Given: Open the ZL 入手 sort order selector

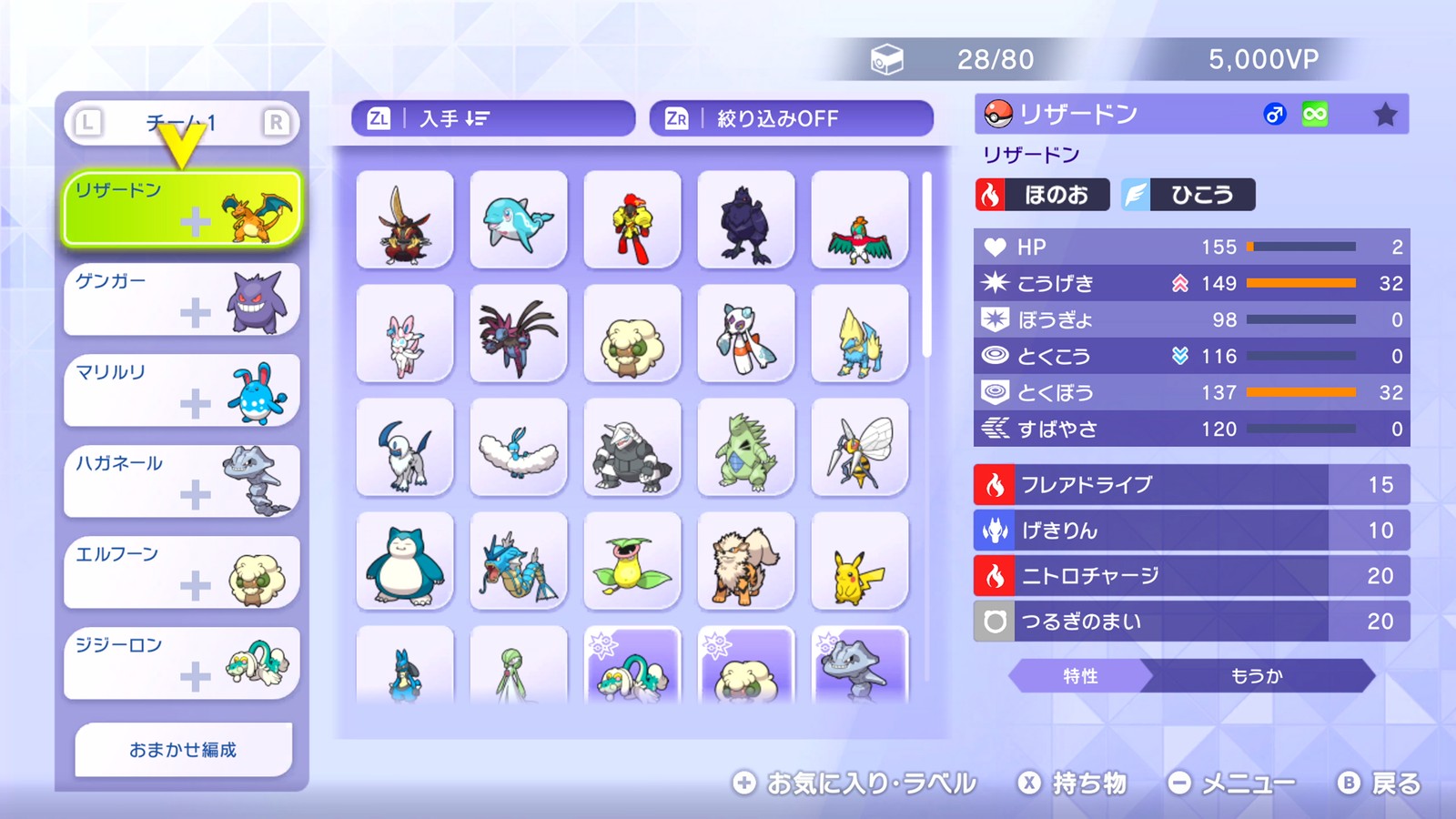Looking at the screenshot, I should 491,117.
